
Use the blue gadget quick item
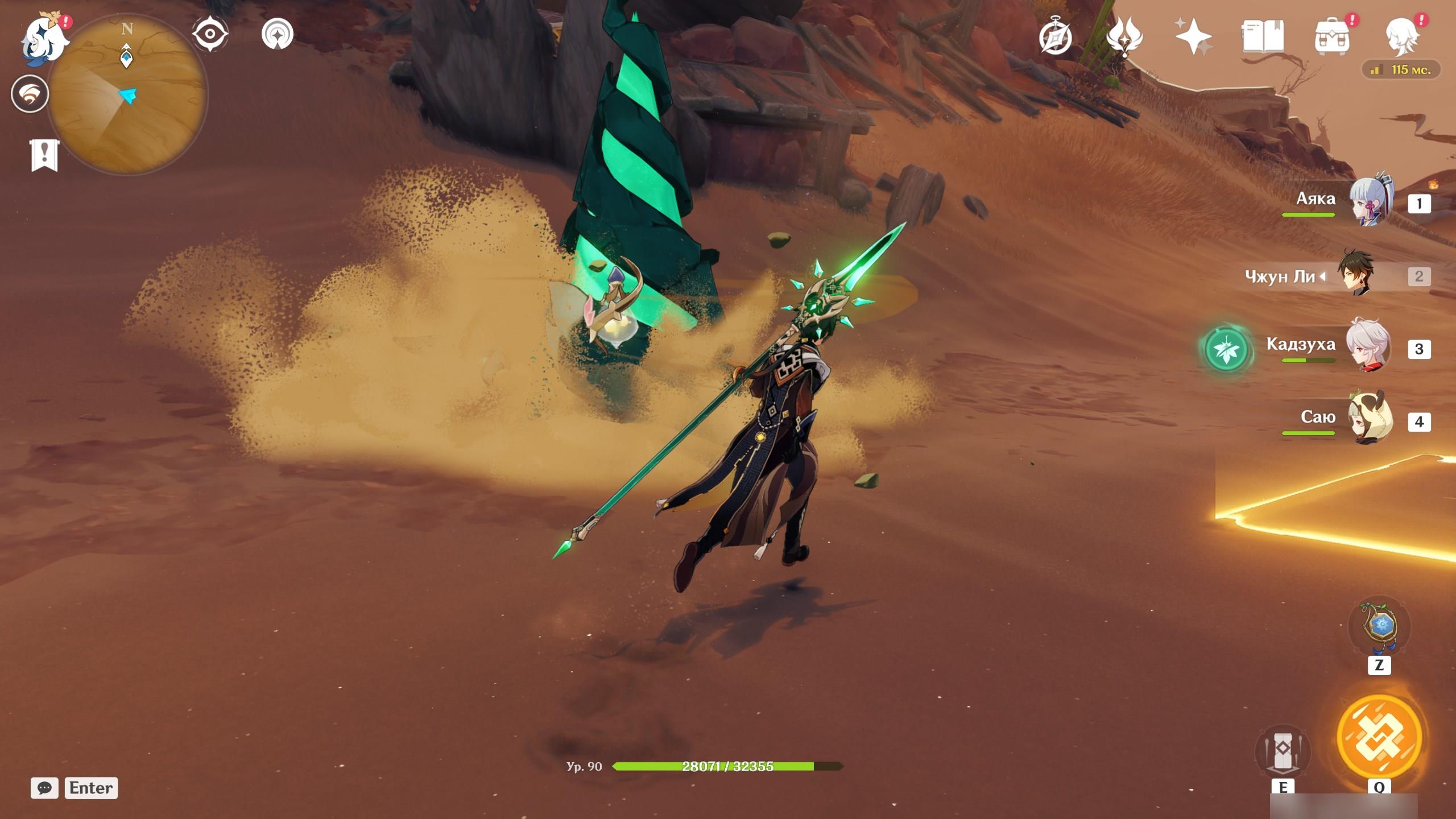(x=1379, y=626)
